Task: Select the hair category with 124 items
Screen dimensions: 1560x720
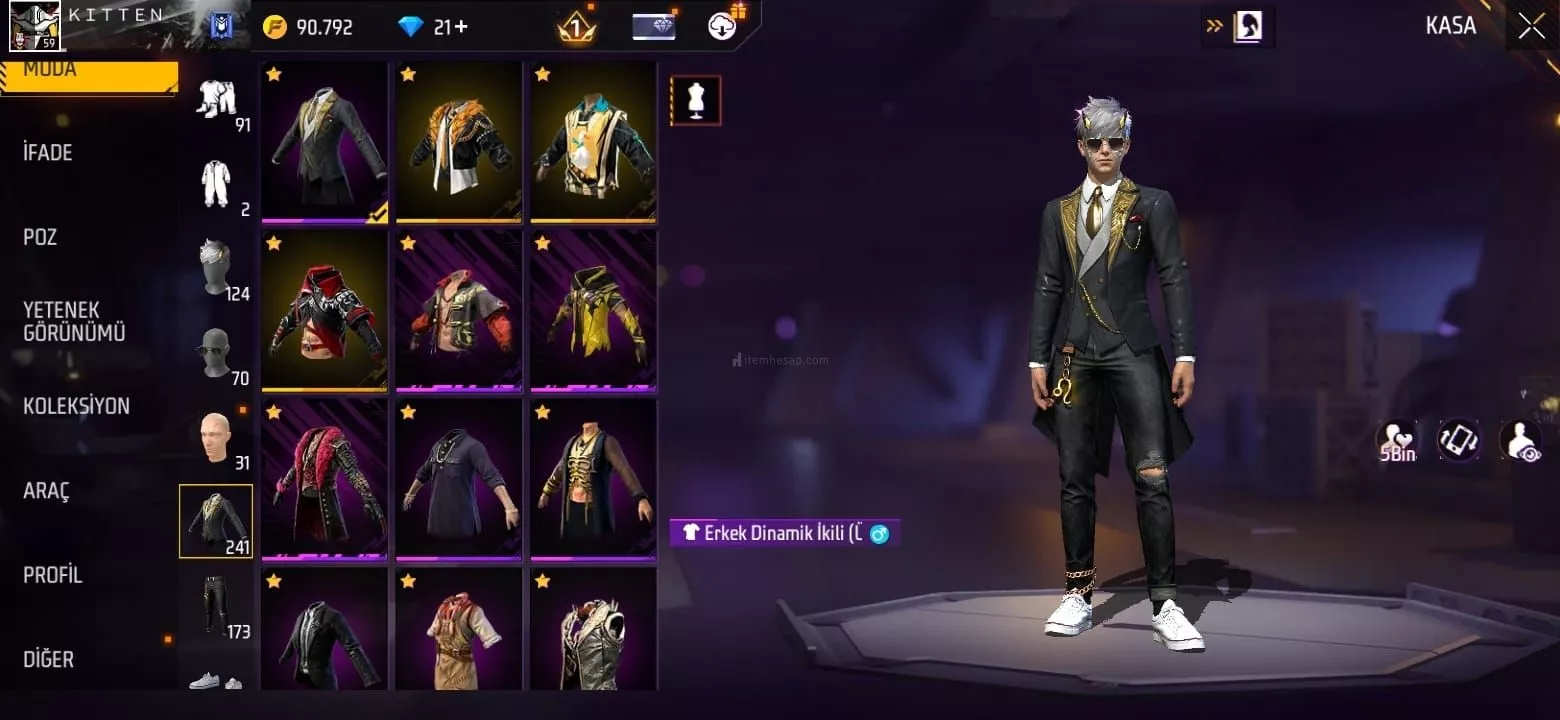Action: (x=217, y=270)
